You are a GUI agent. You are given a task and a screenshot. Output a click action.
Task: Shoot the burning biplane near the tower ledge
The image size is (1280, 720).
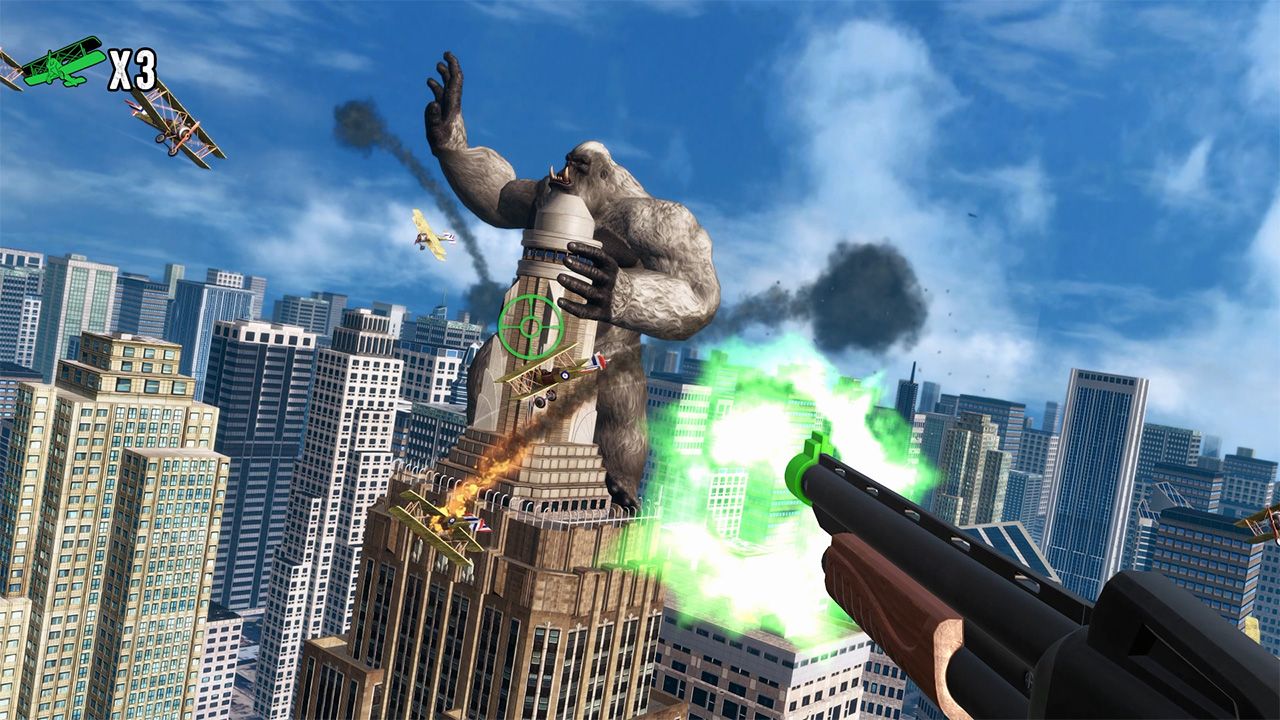point(445,520)
